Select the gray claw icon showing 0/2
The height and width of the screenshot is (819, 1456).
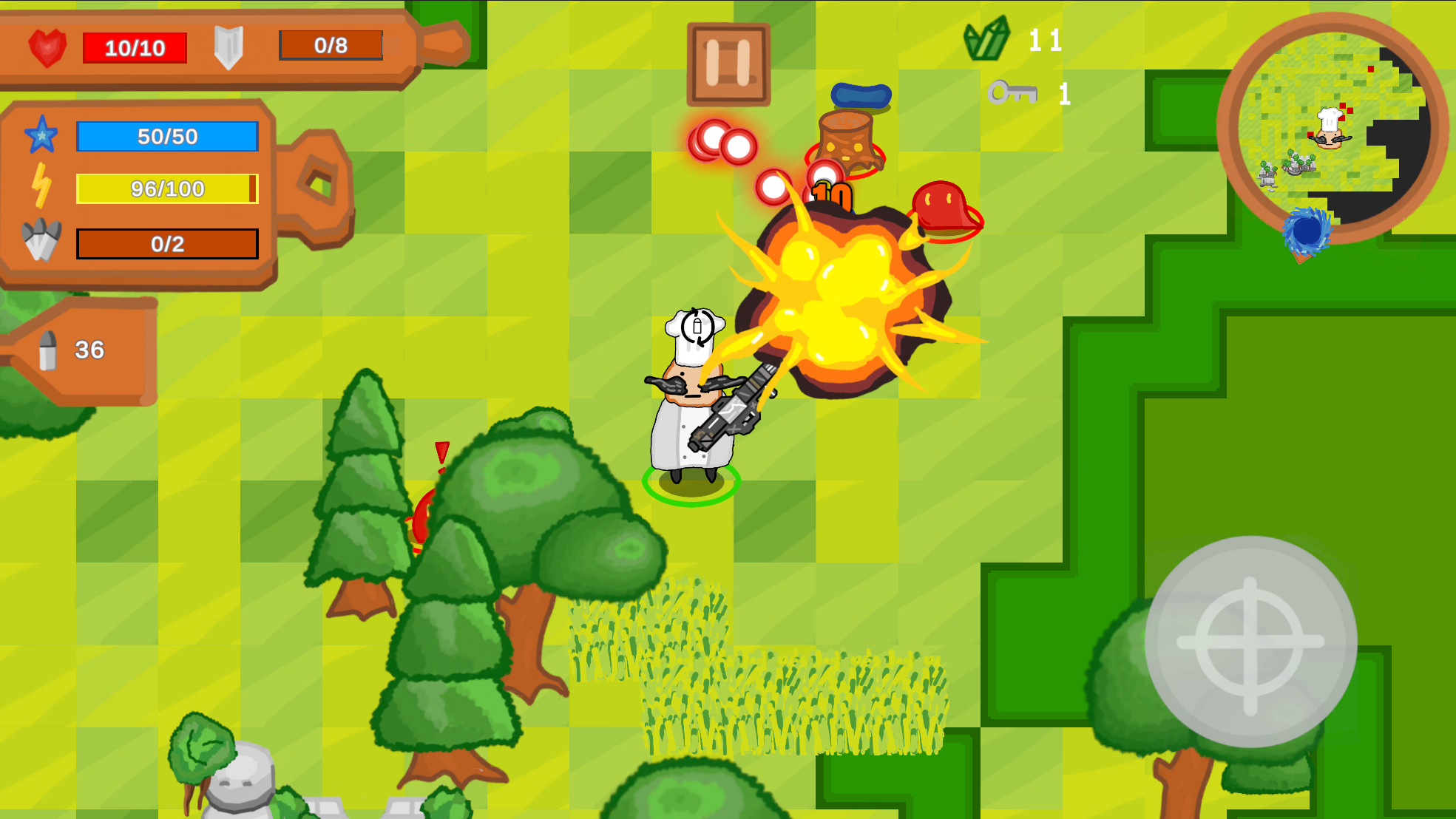[41, 240]
